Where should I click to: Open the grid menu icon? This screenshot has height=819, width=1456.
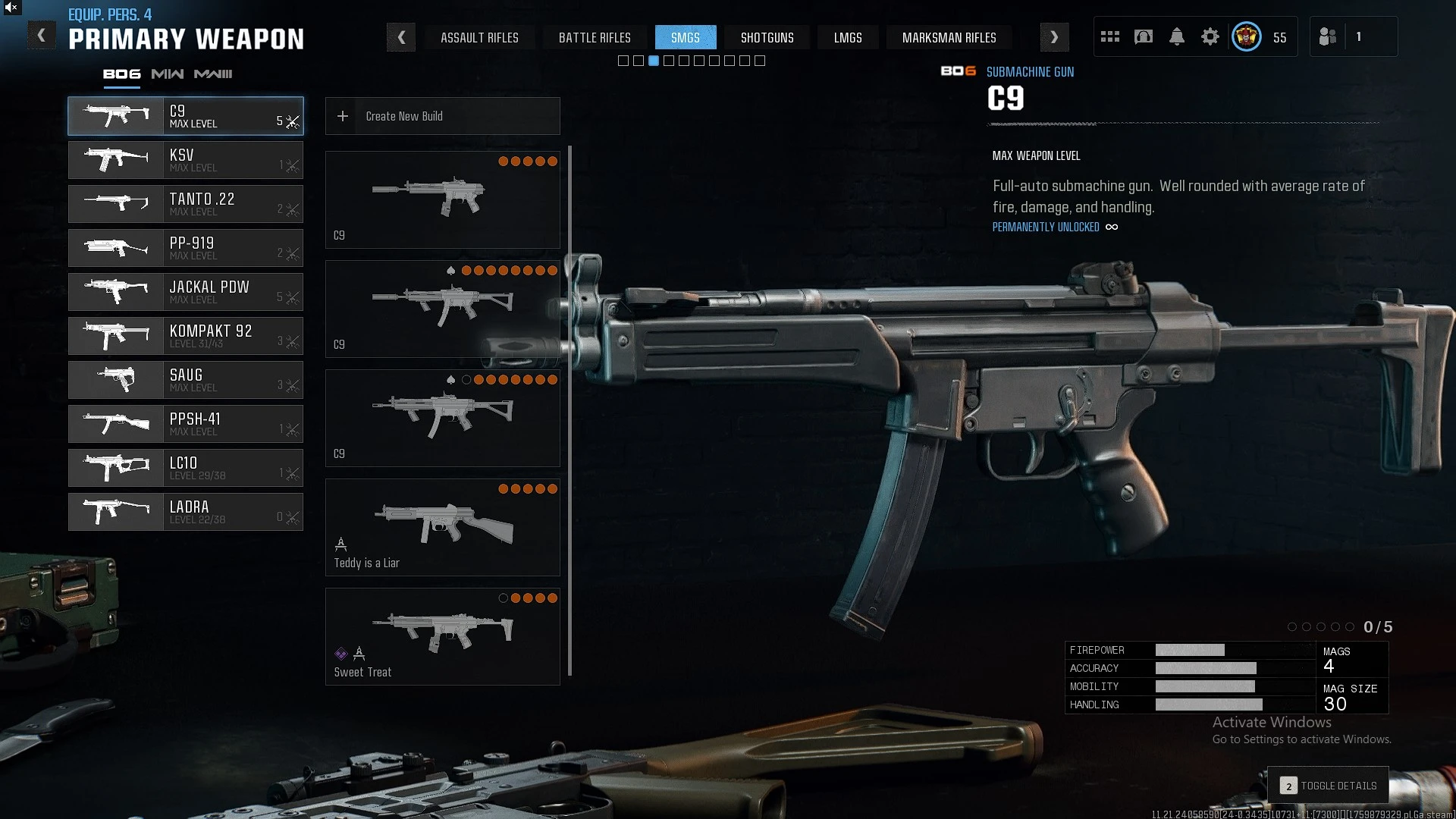(1110, 37)
